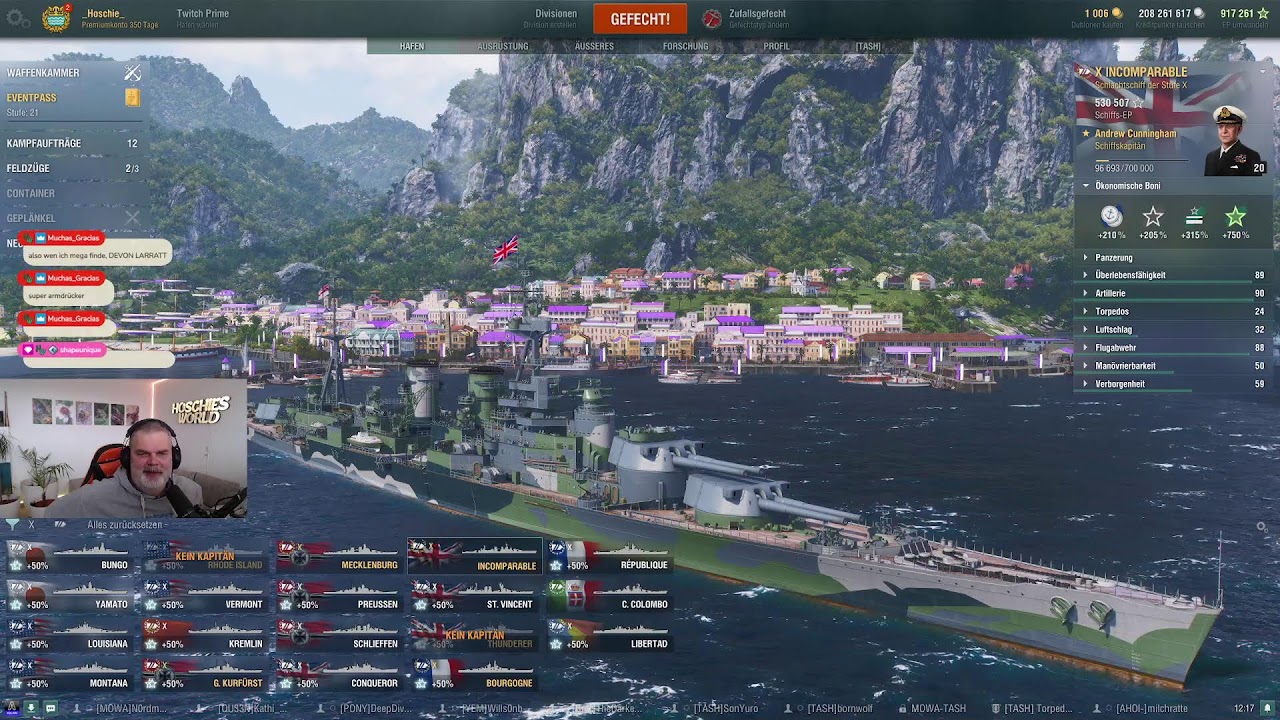Expand the Artillerie stats section
This screenshot has width=1280, height=720.
tap(1110, 294)
